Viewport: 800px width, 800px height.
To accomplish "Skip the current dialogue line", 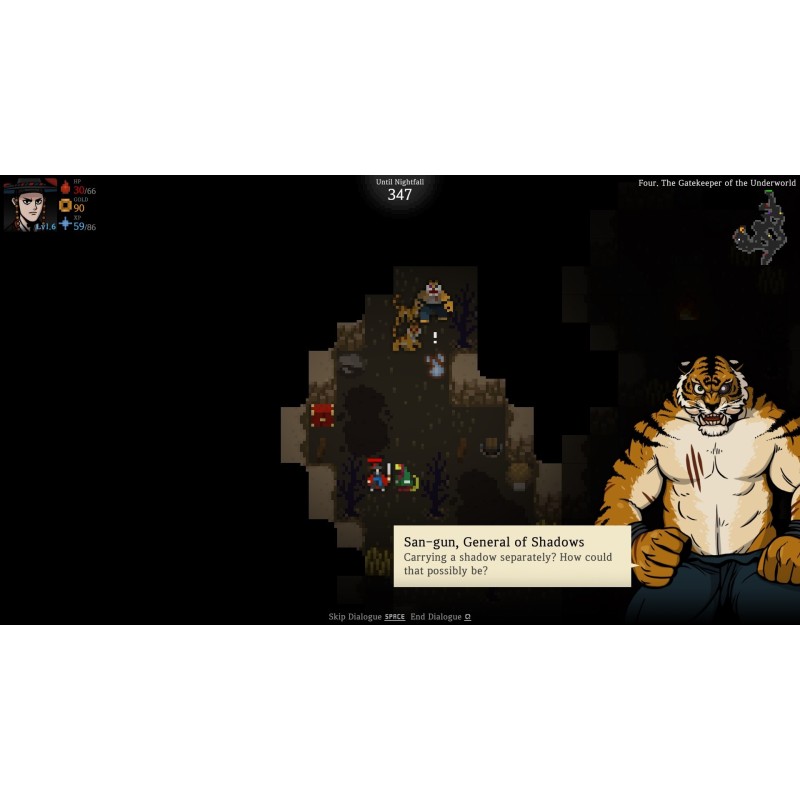I will tap(367, 617).
